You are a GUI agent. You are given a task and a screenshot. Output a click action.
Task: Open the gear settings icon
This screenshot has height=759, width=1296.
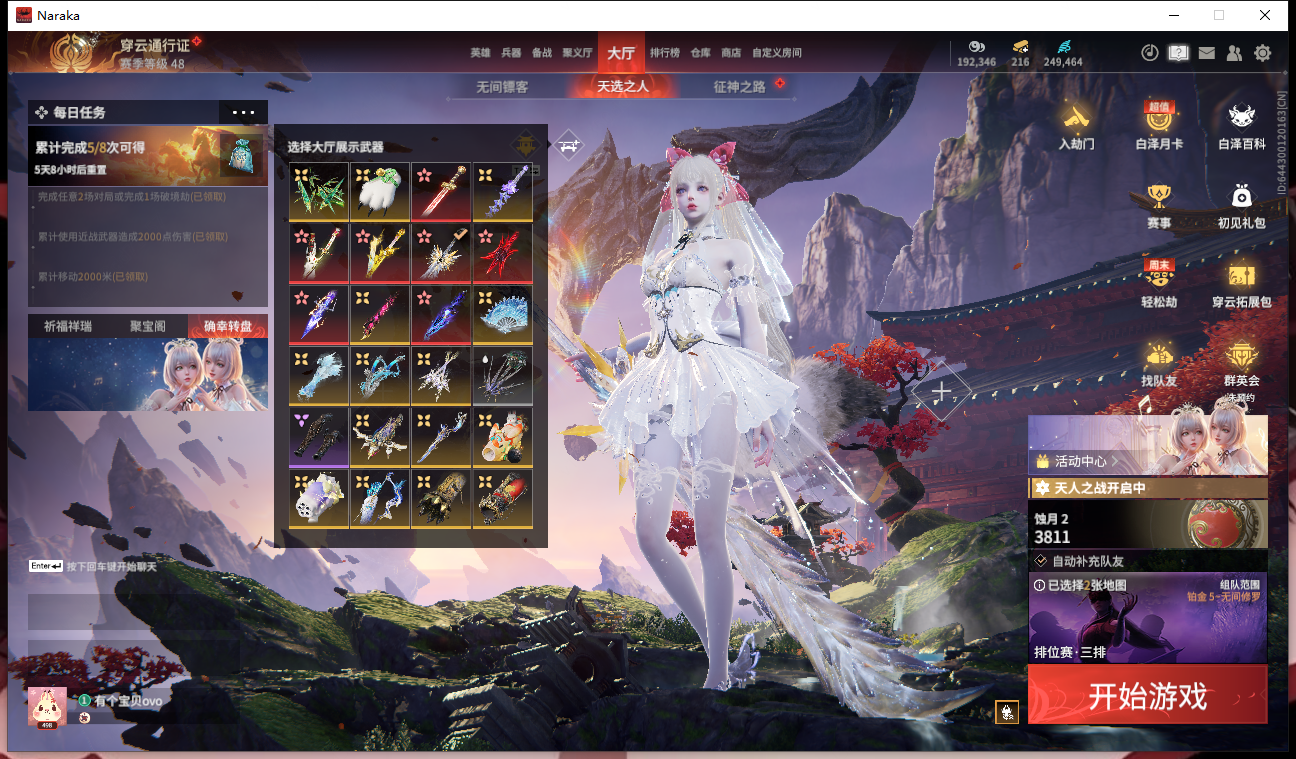[1263, 53]
